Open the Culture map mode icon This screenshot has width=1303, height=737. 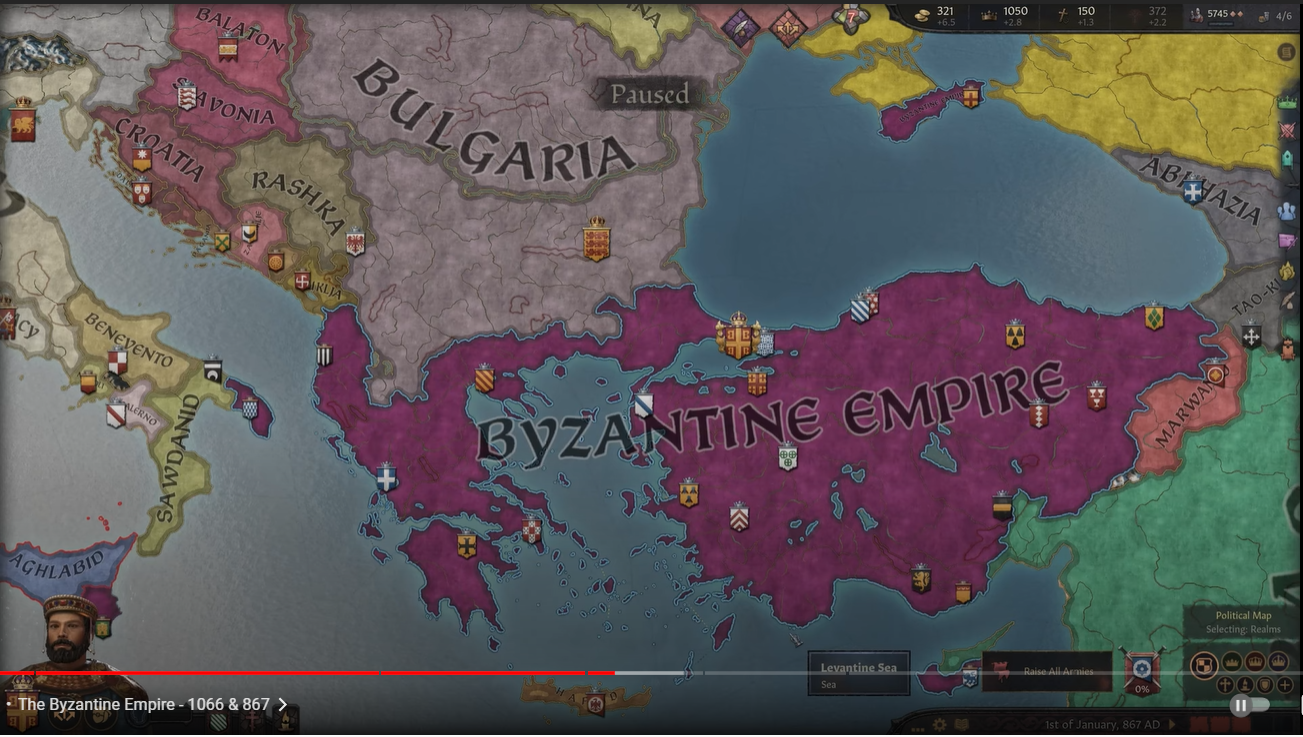(1246, 685)
